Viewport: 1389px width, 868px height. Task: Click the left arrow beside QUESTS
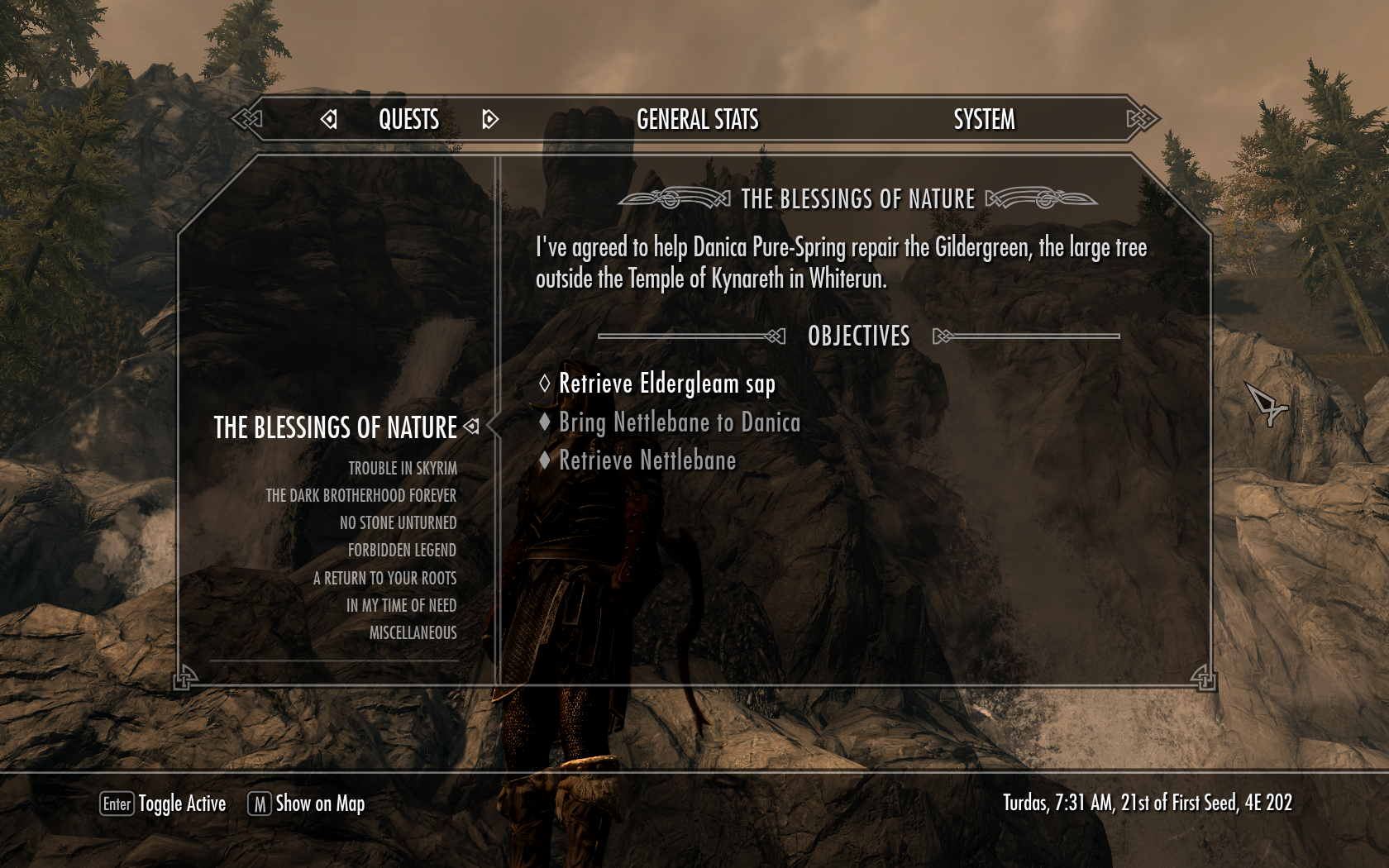pyautogui.click(x=329, y=120)
